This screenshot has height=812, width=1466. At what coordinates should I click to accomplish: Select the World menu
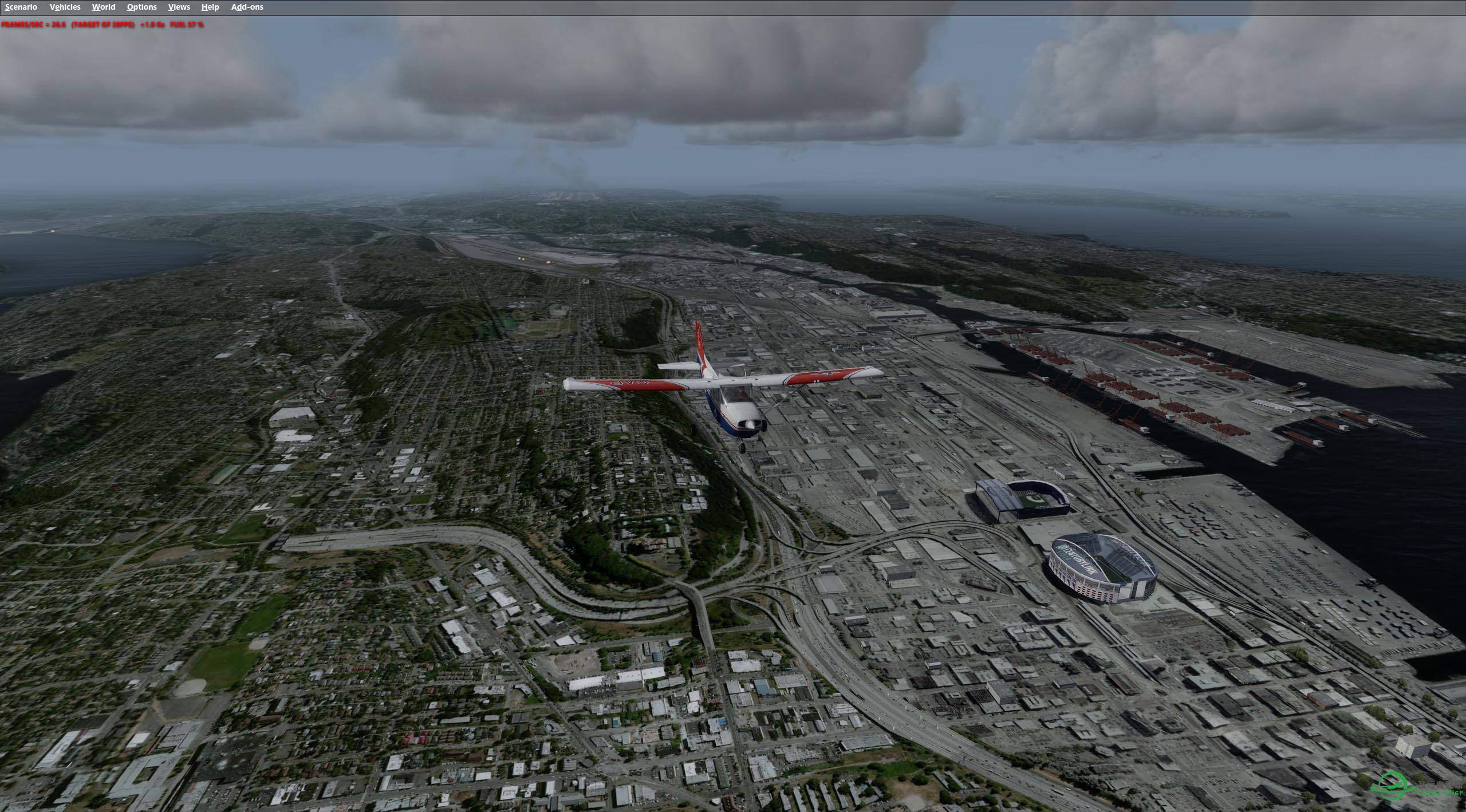(104, 7)
